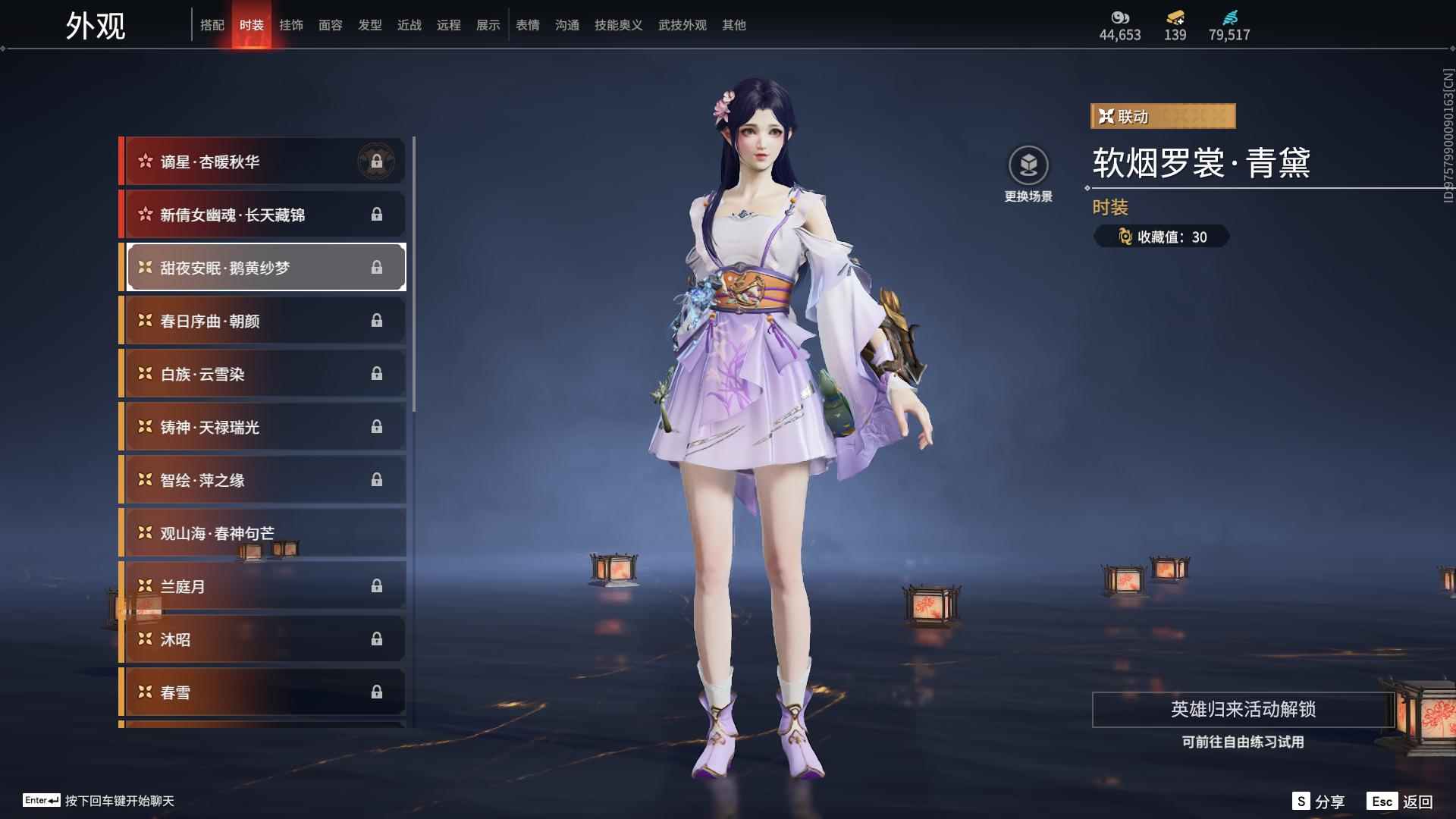1456x819 pixels.
Task: Open the 挂饰 tab
Action: coord(291,25)
